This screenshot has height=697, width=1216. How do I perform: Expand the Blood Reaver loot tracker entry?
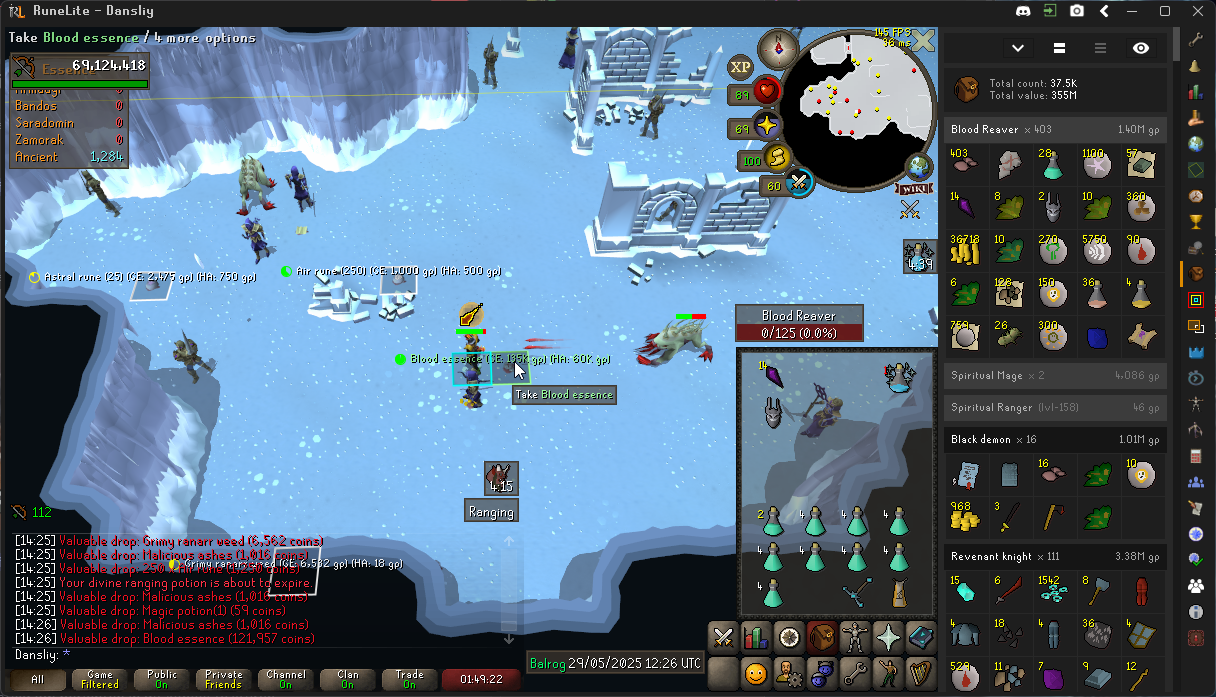point(1055,129)
